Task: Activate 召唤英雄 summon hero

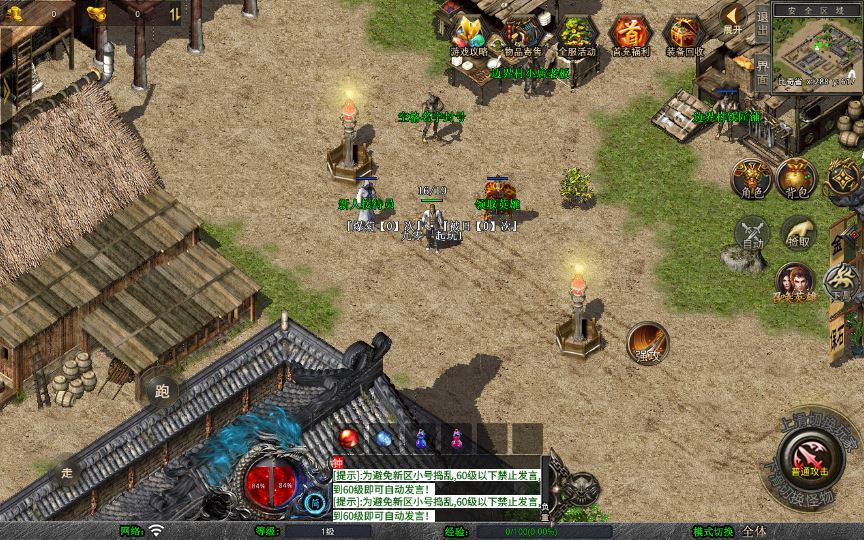Action: pos(795,282)
